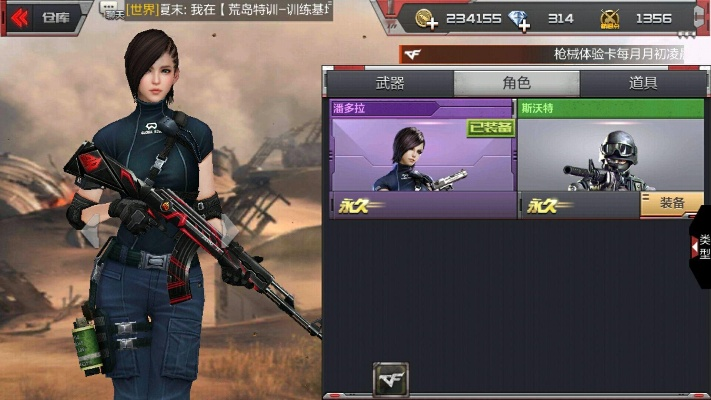The width and height of the screenshot is (711, 400).
Task: Tap the crossed-rifles medal currency icon
Action: (609, 18)
